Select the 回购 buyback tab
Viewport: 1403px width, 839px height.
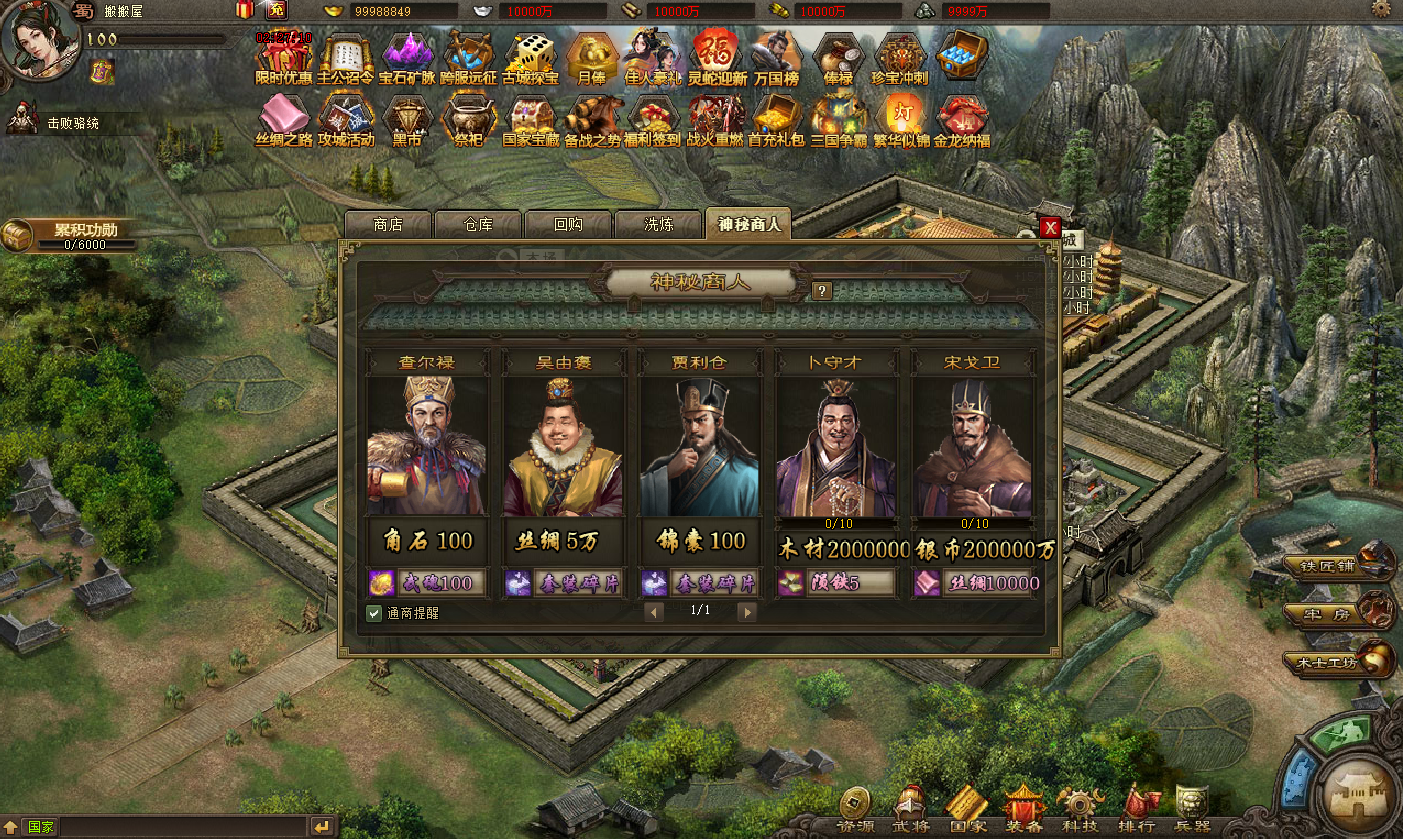pos(568,225)
